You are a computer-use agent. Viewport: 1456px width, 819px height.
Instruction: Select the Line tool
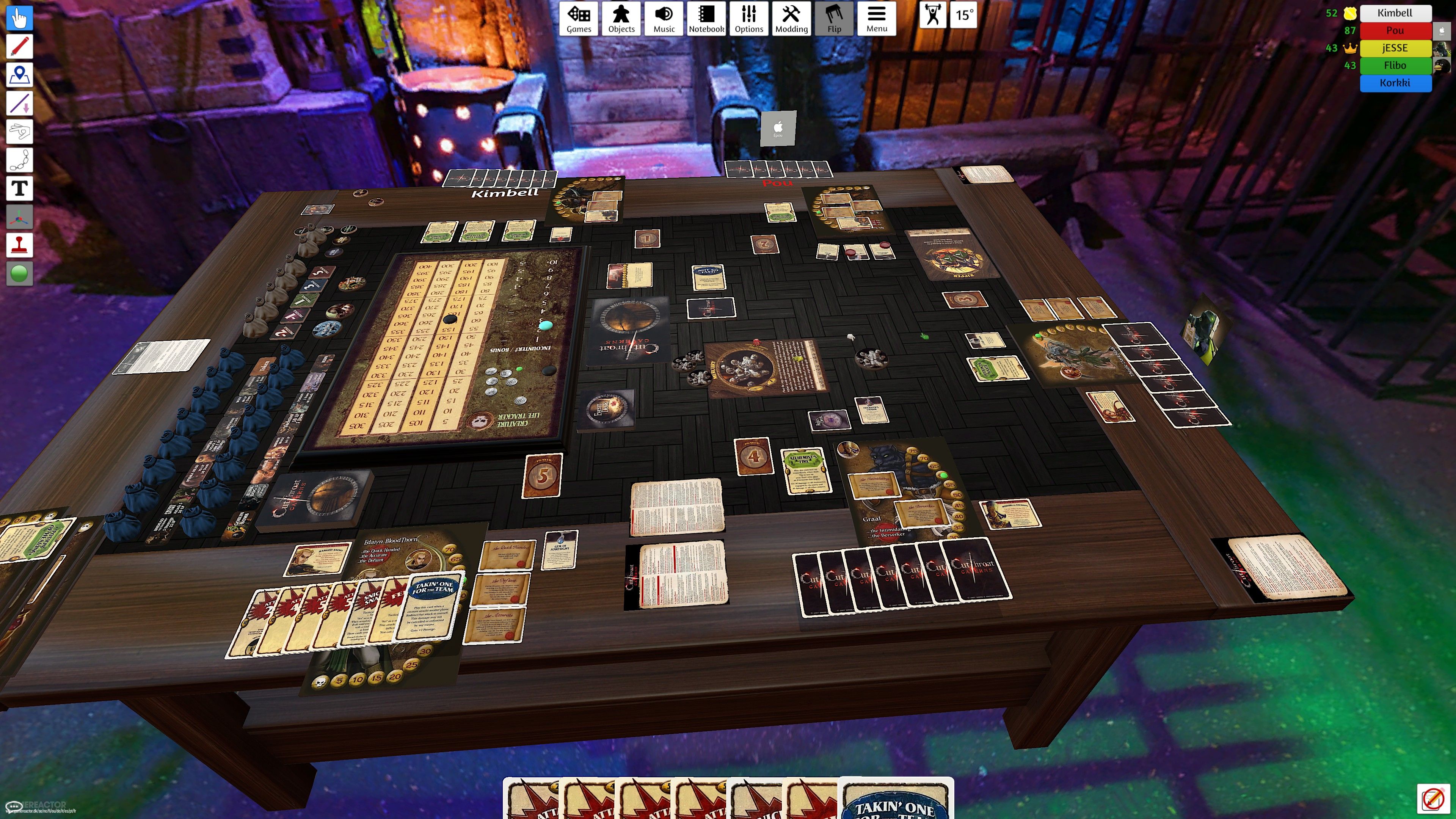[x=19, y=104]
